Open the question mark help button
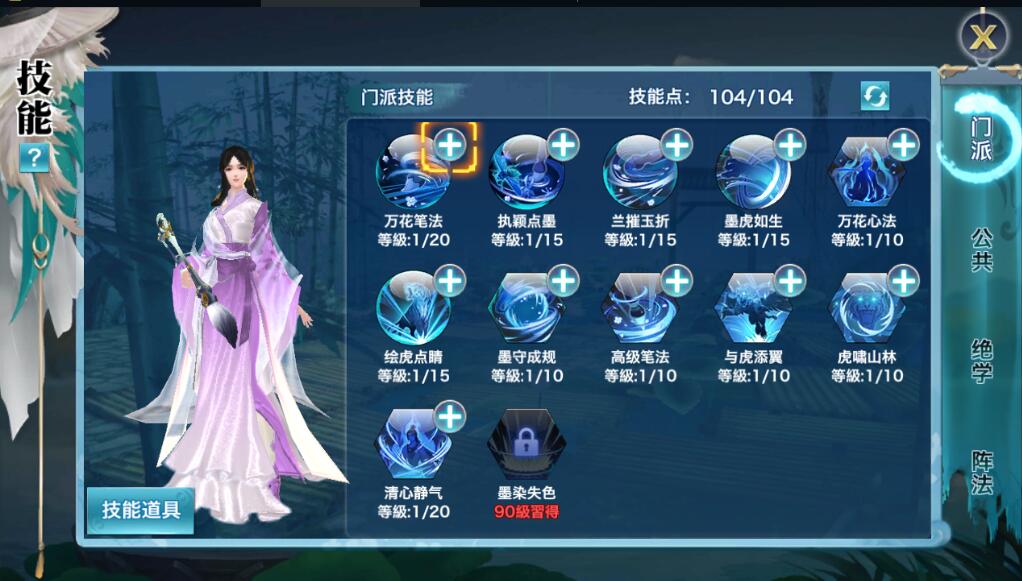Image resolution: width=1022 pixels, height=581 pixels. click(34, 157)
